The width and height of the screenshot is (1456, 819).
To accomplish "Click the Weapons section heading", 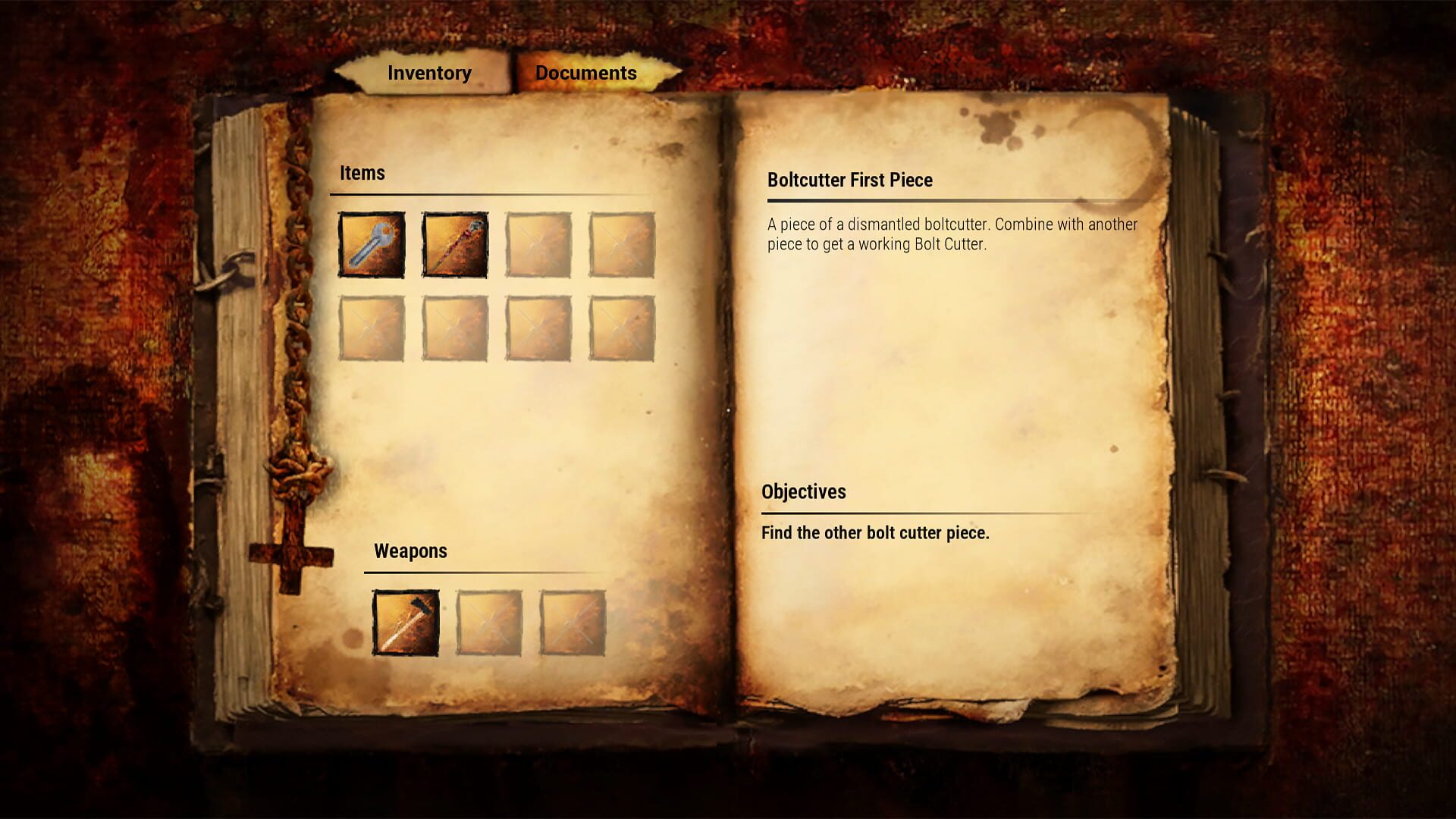I will pyautogui.click(x=409, y=551).
